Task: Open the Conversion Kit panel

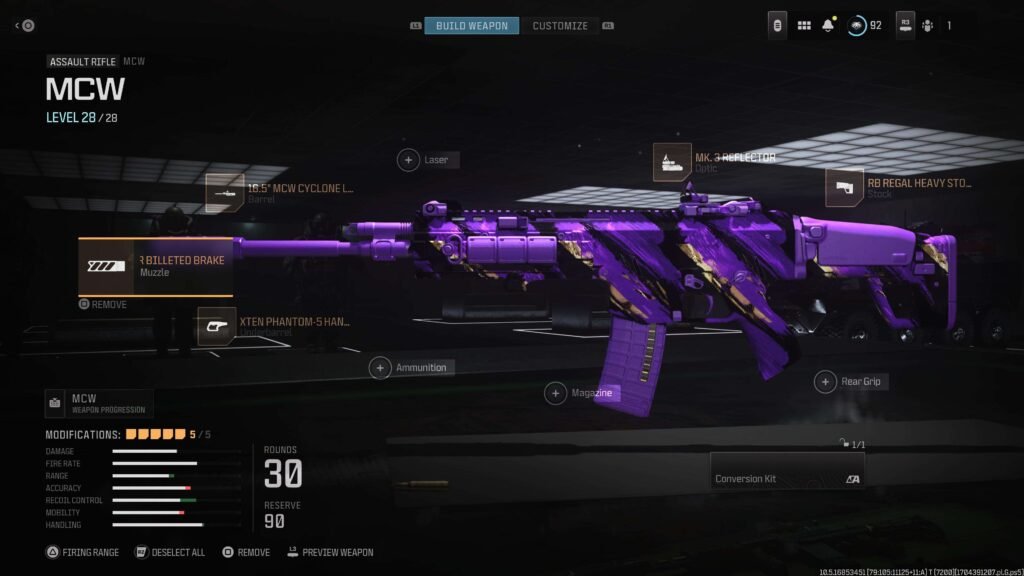Action: click(787, 470)
